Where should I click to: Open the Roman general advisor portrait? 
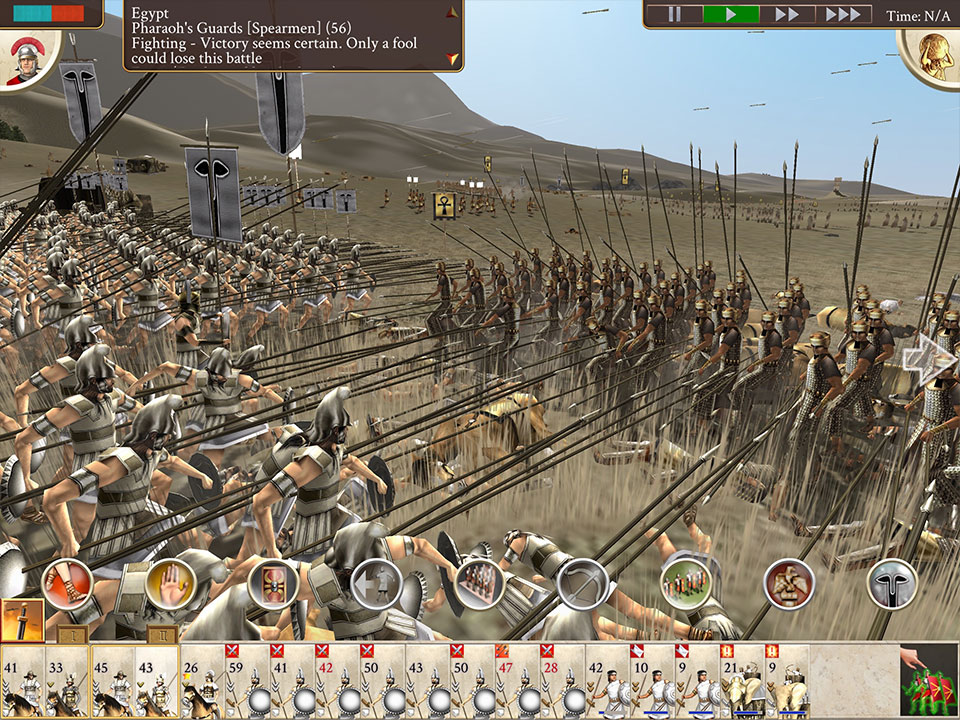[x=27, y=60]
